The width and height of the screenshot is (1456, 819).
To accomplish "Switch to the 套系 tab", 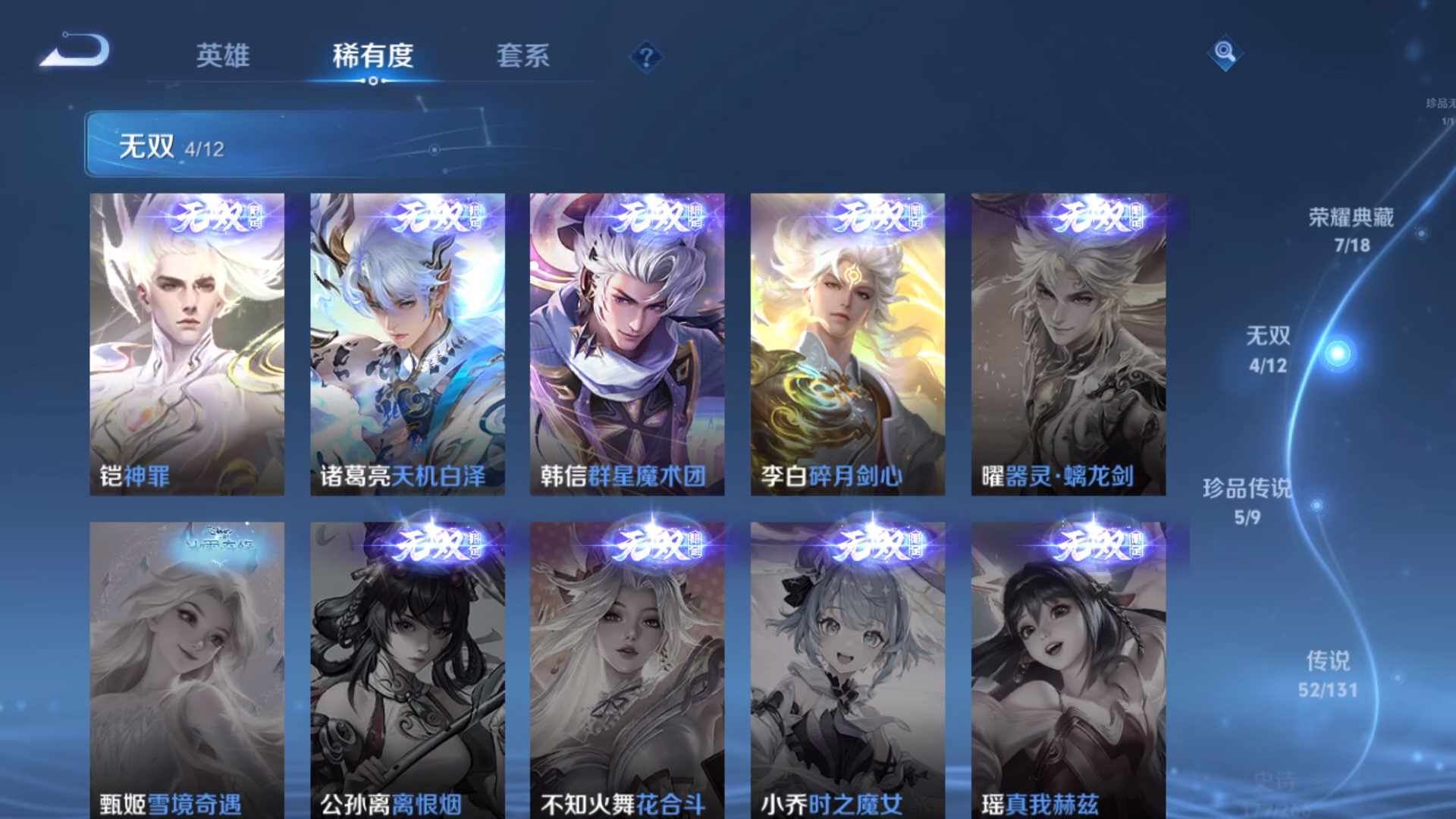I will click(523, 57).
